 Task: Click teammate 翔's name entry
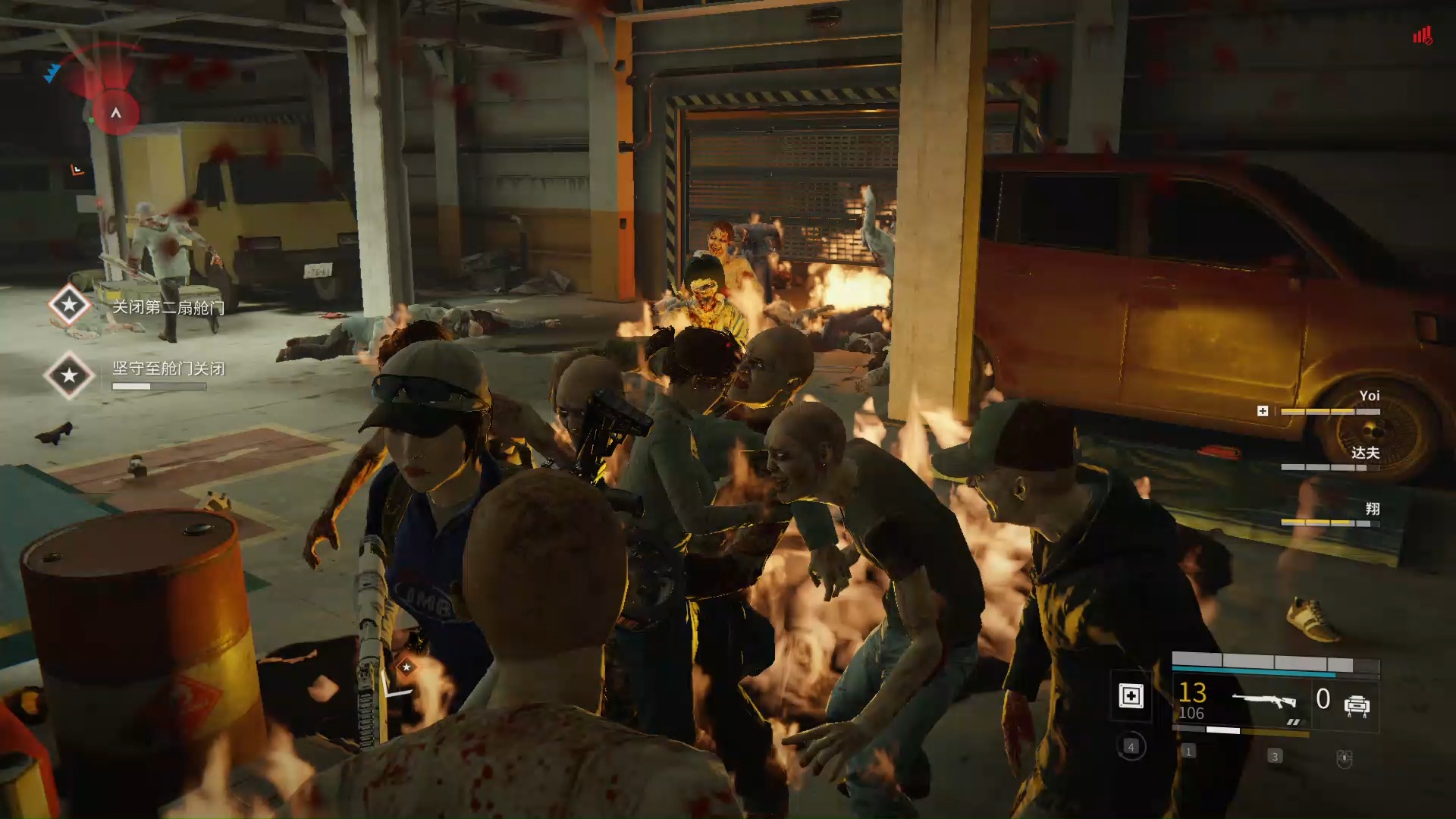click(x=1372, y=509)
